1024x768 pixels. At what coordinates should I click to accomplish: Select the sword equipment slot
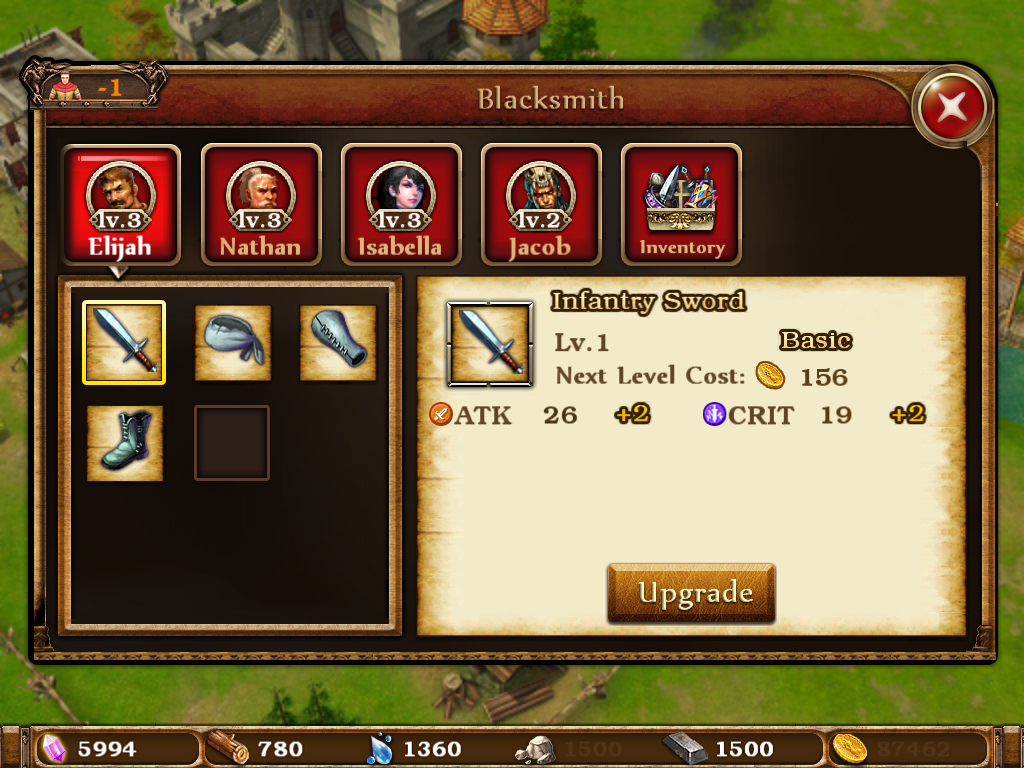(124, 342)
